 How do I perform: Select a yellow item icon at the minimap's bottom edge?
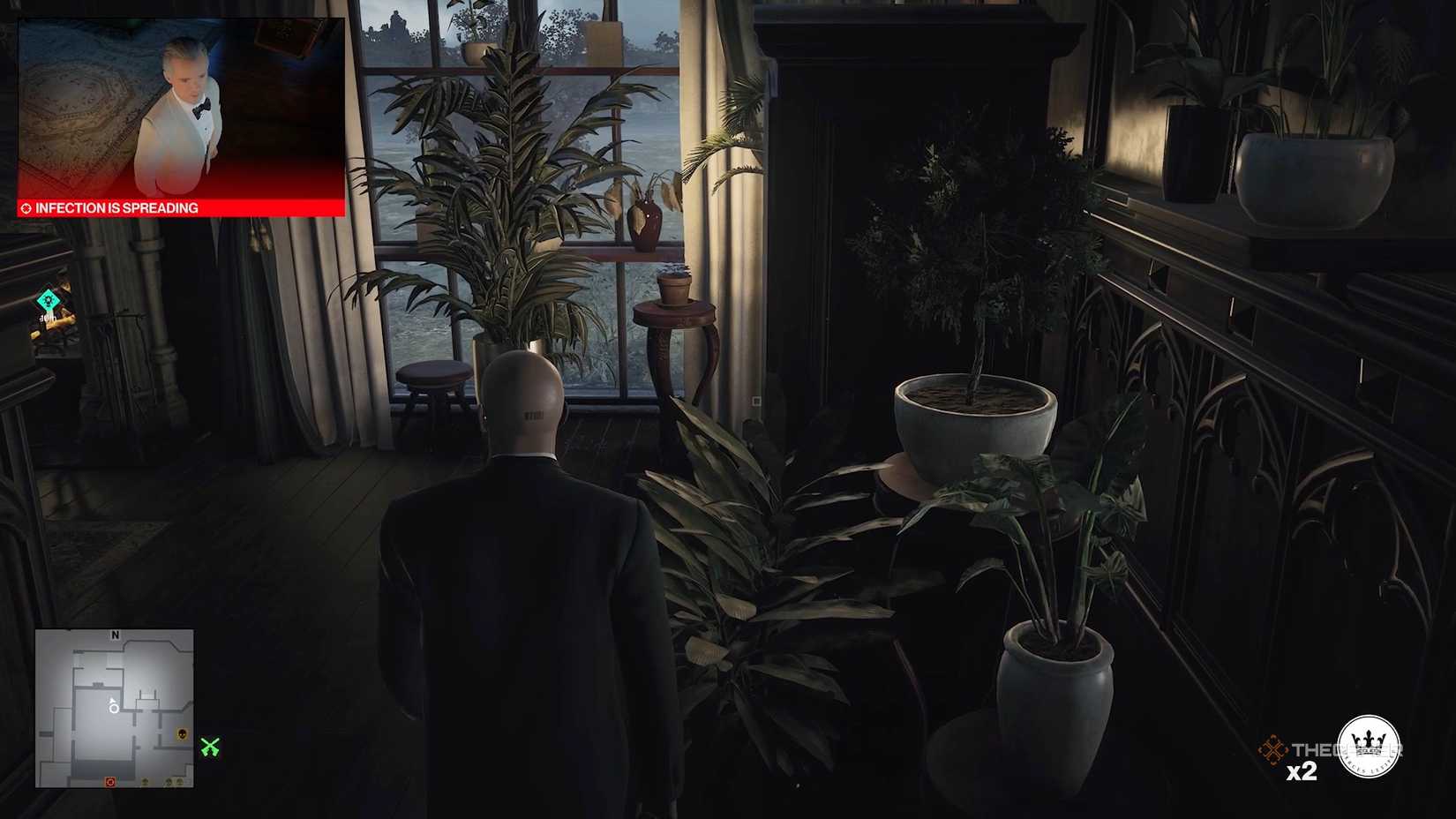coord(145,781)
